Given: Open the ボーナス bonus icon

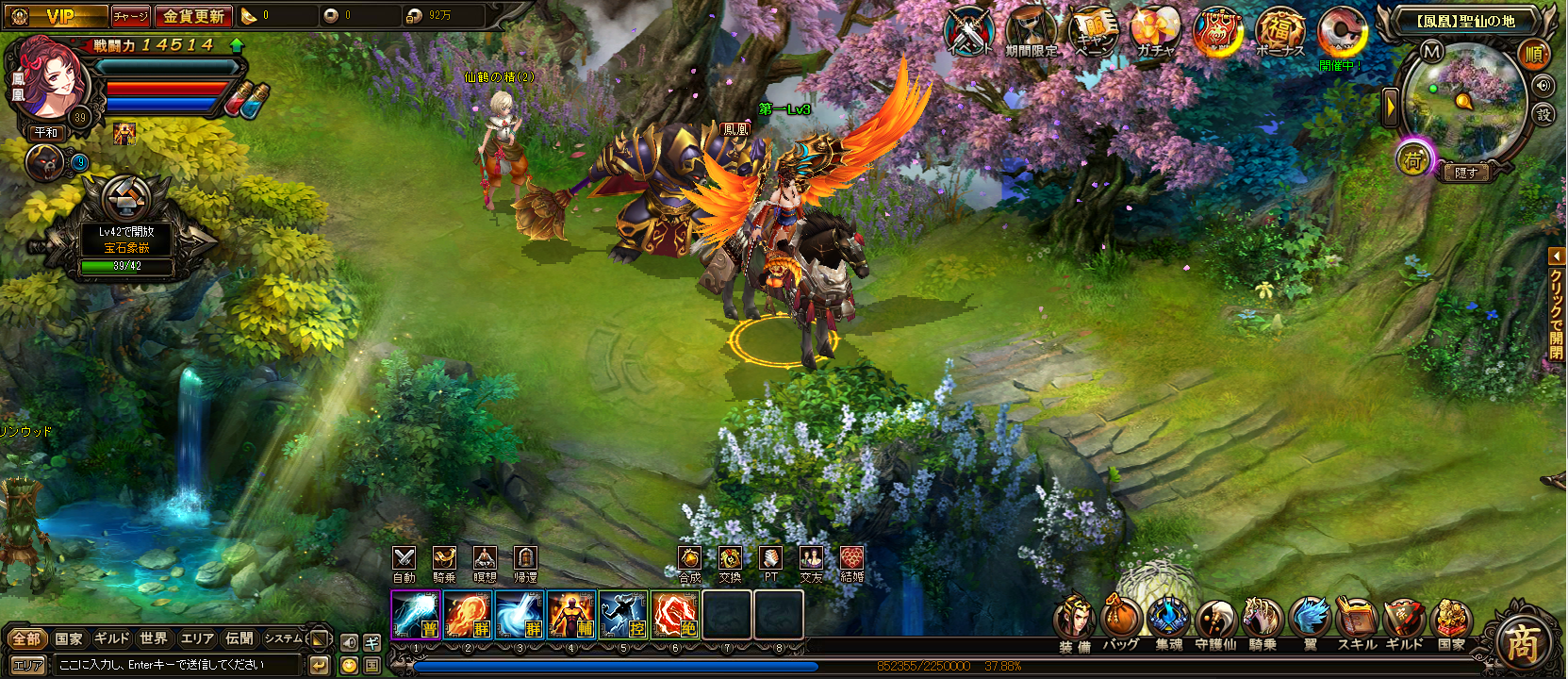Looking at the screenshot, I should (1279, 31).
